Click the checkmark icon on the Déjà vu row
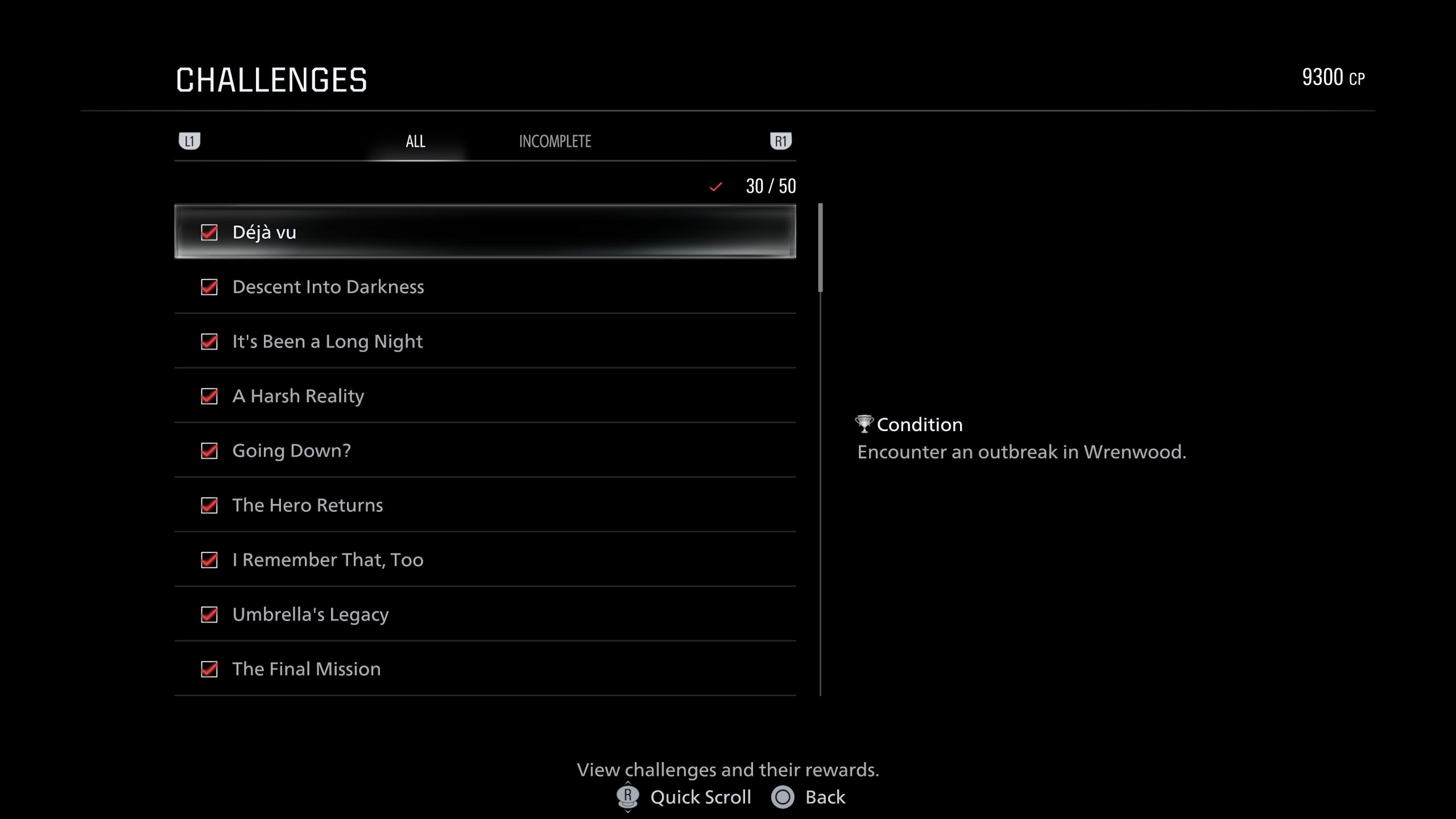 tap(209, 231)
